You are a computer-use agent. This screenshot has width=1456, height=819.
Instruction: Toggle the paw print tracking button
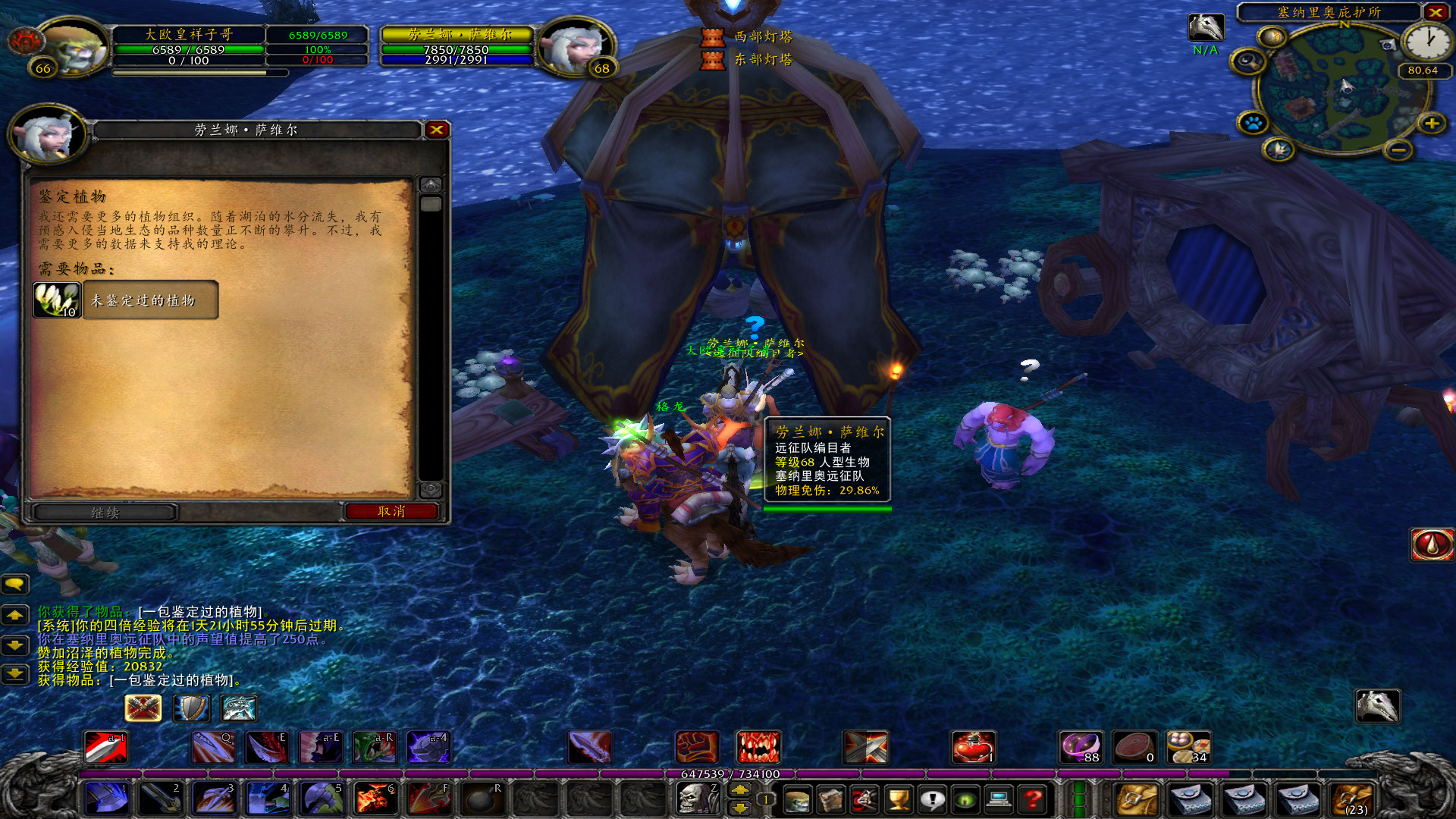[x=1253, y=123]
